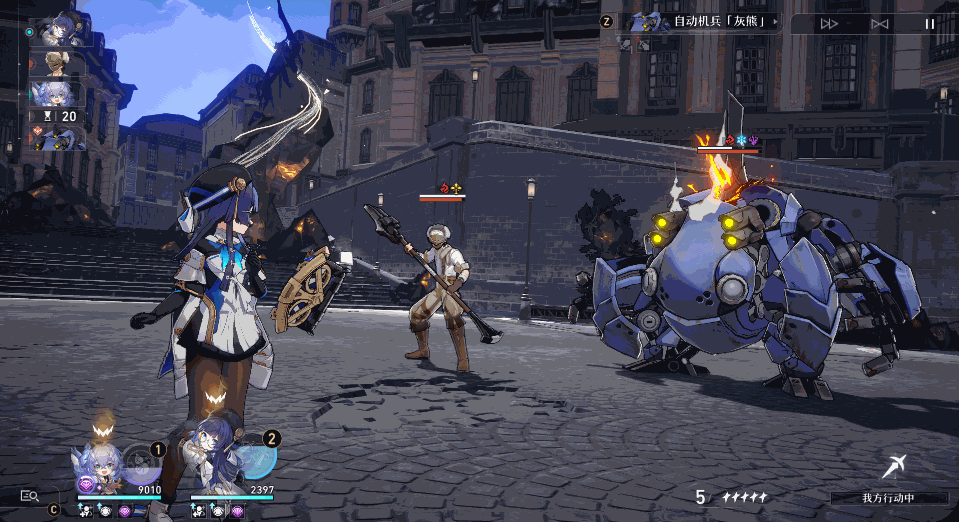The height and width of the screenshot is (522, 959).
Task: Toggle auto-battle mode
Action: coord(880,23)
